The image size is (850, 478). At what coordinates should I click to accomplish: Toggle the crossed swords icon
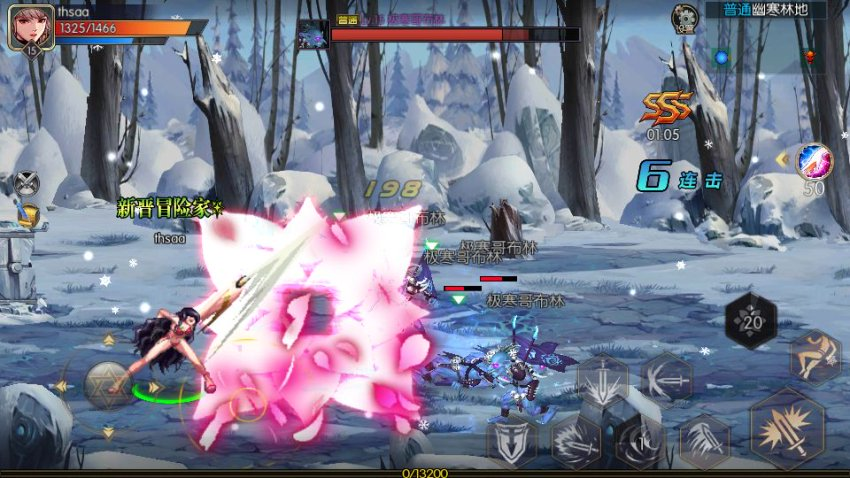[27, 183]
